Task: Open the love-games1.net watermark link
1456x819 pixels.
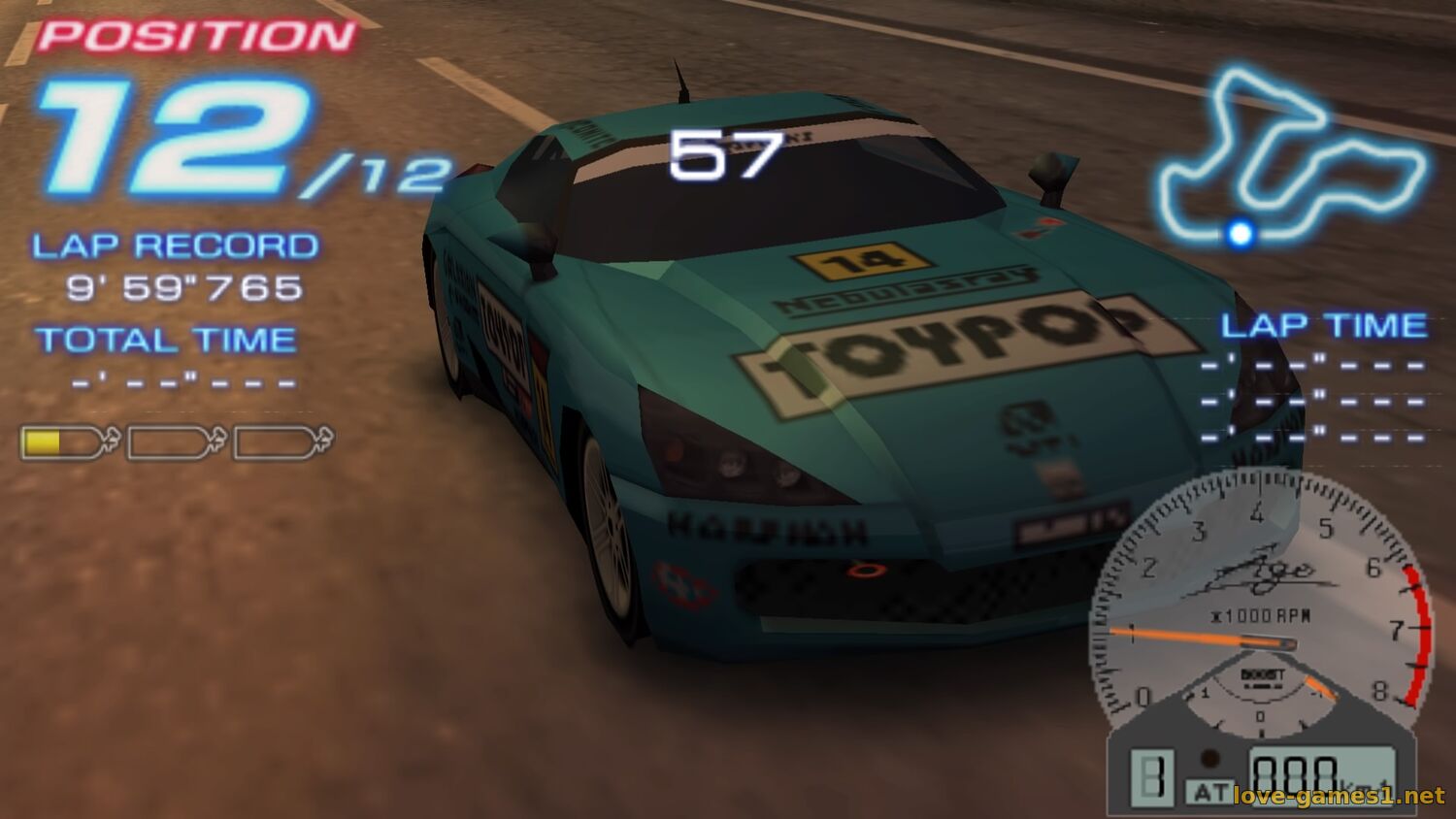Action: pyautogui.click(x=1339, y=797)
